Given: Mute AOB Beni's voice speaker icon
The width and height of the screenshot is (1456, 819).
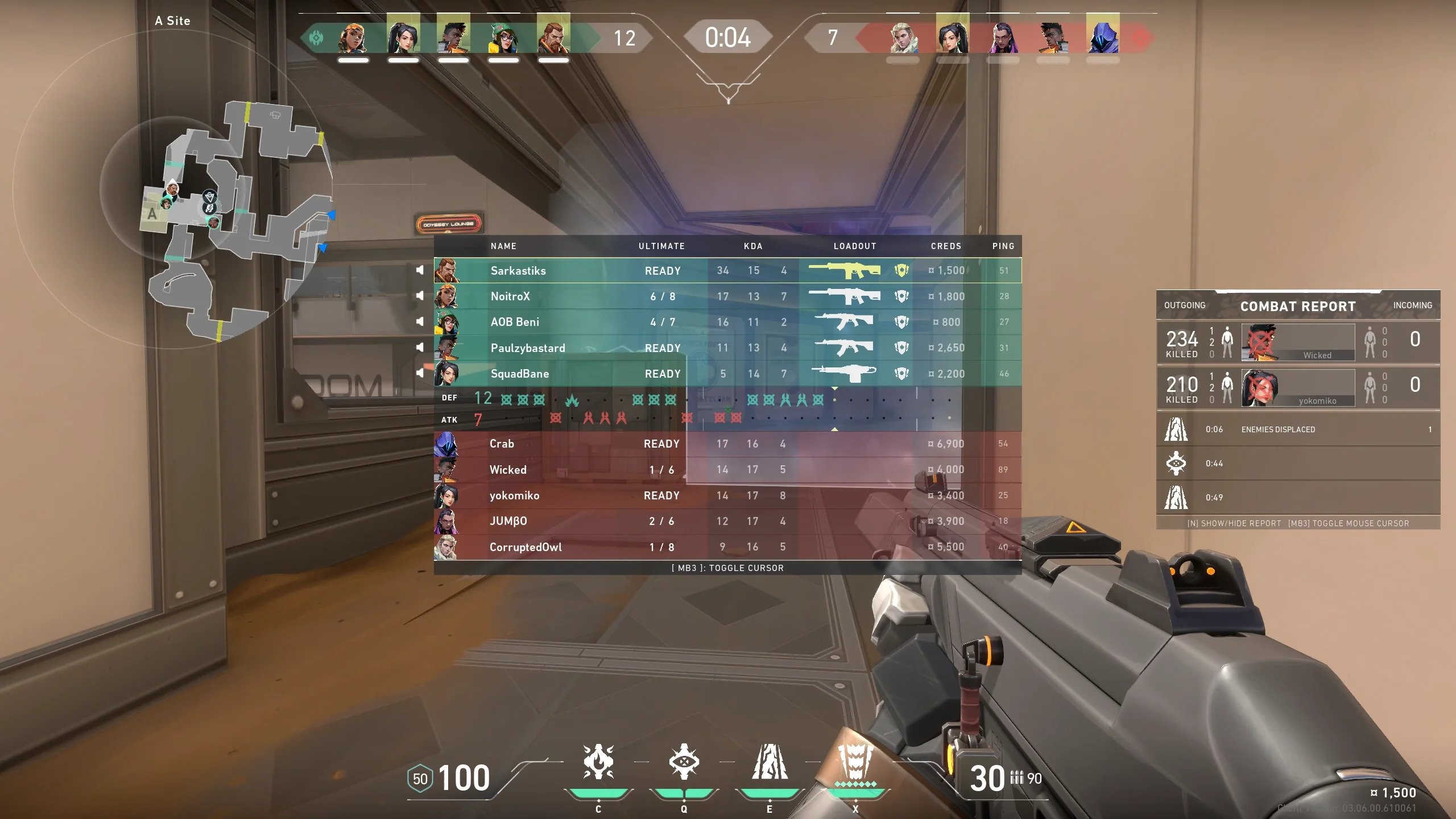Looking at the screenshot, I should click(419, 322).
